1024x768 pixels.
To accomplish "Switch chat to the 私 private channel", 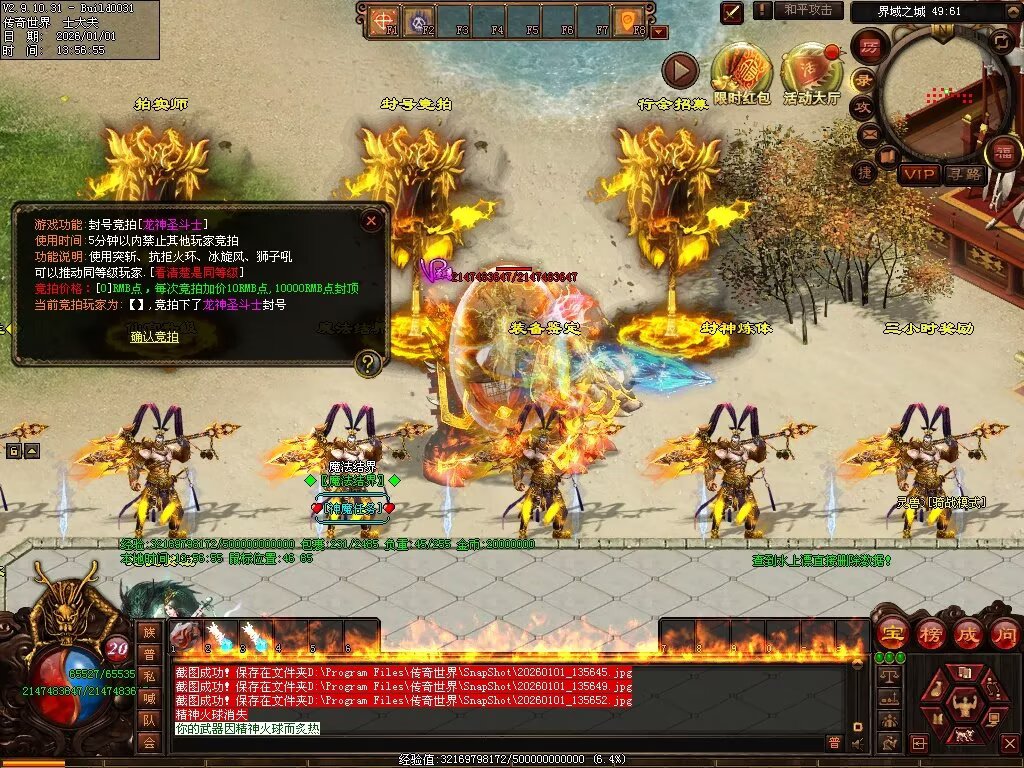I will pyautogui.click(x=149, y=674).
